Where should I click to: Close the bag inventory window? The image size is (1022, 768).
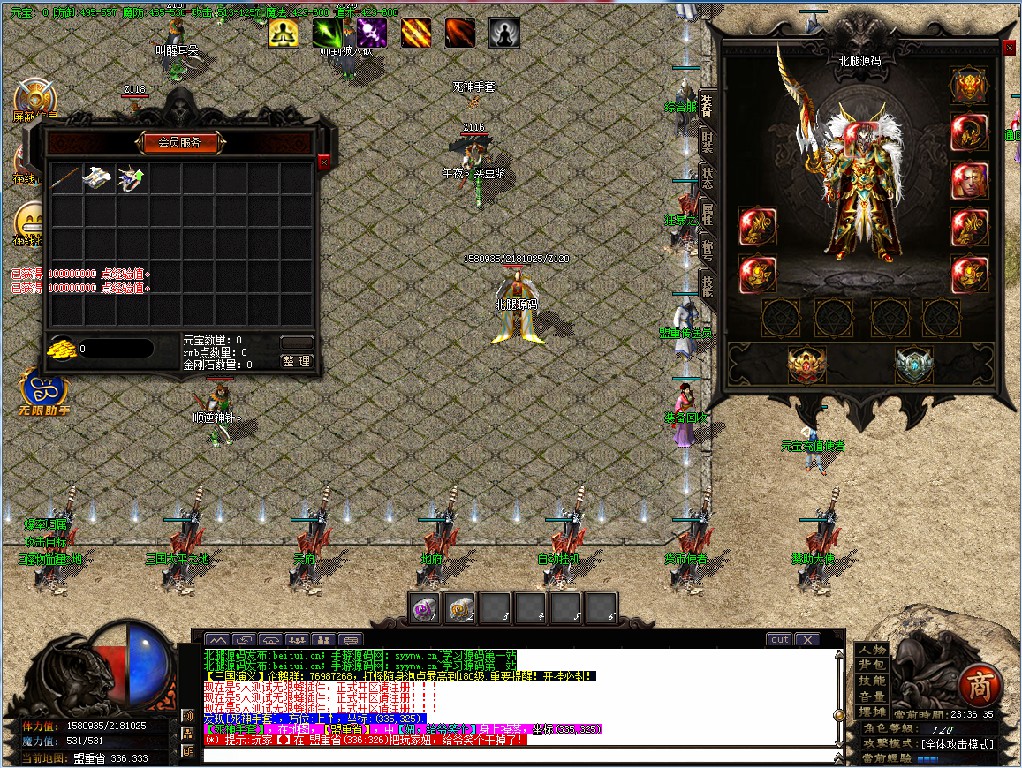323,161
